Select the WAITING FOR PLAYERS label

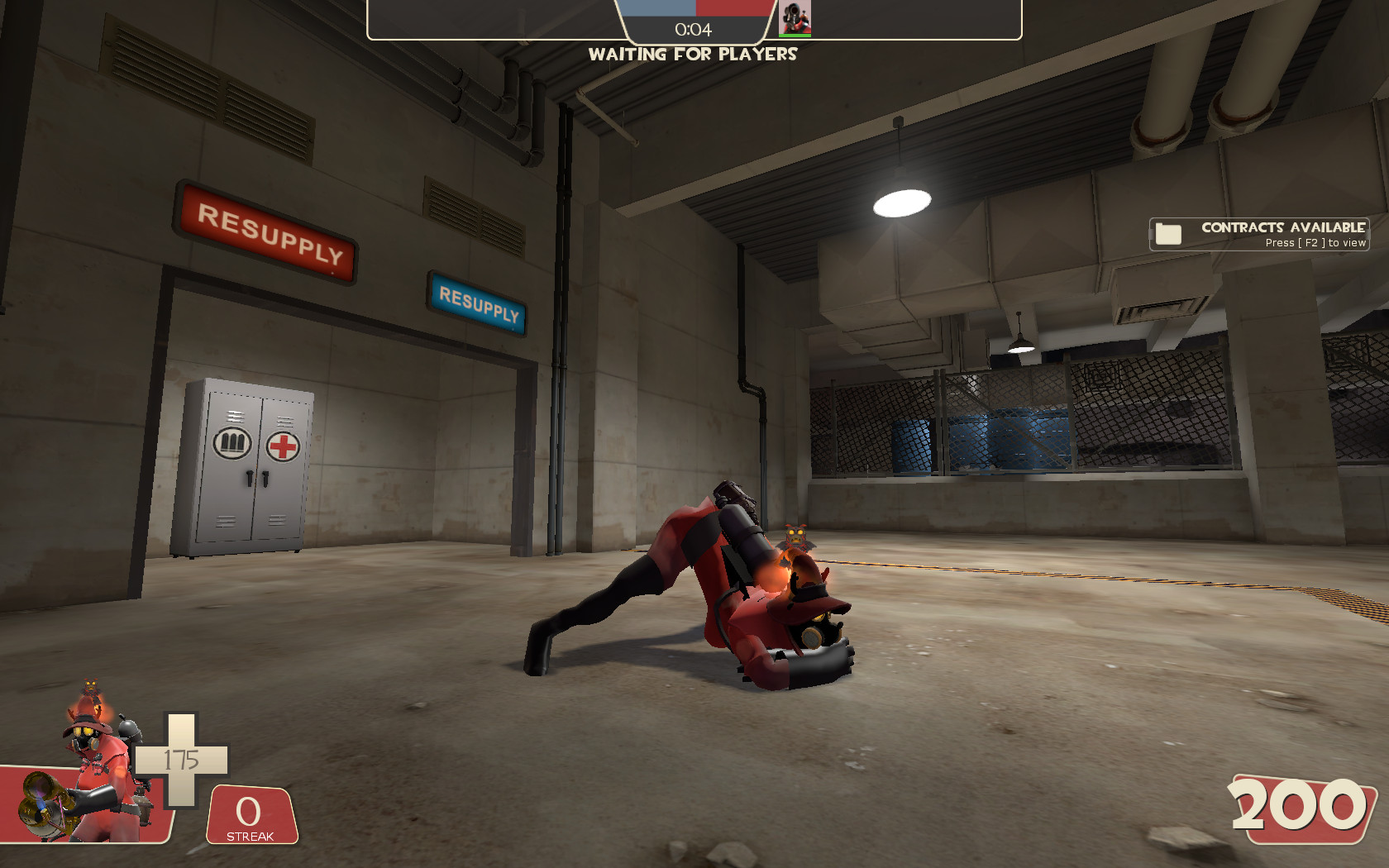pos(693,55)
